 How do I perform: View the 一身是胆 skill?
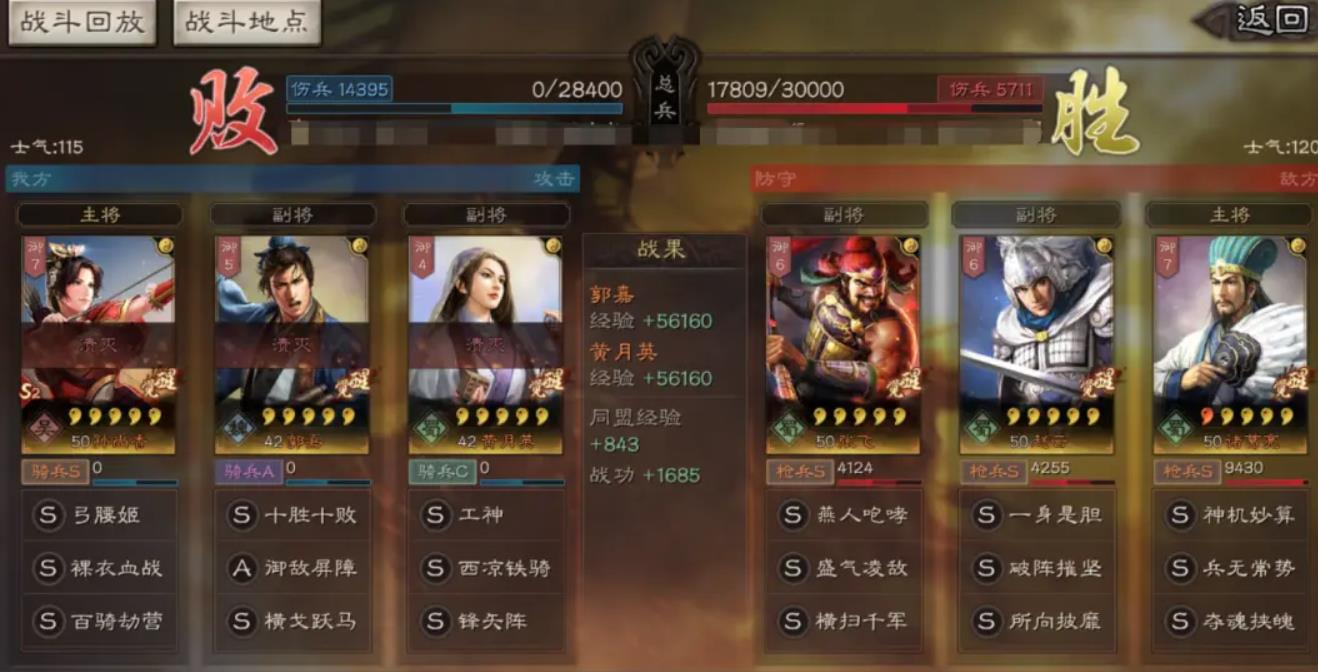(1038, 515)
